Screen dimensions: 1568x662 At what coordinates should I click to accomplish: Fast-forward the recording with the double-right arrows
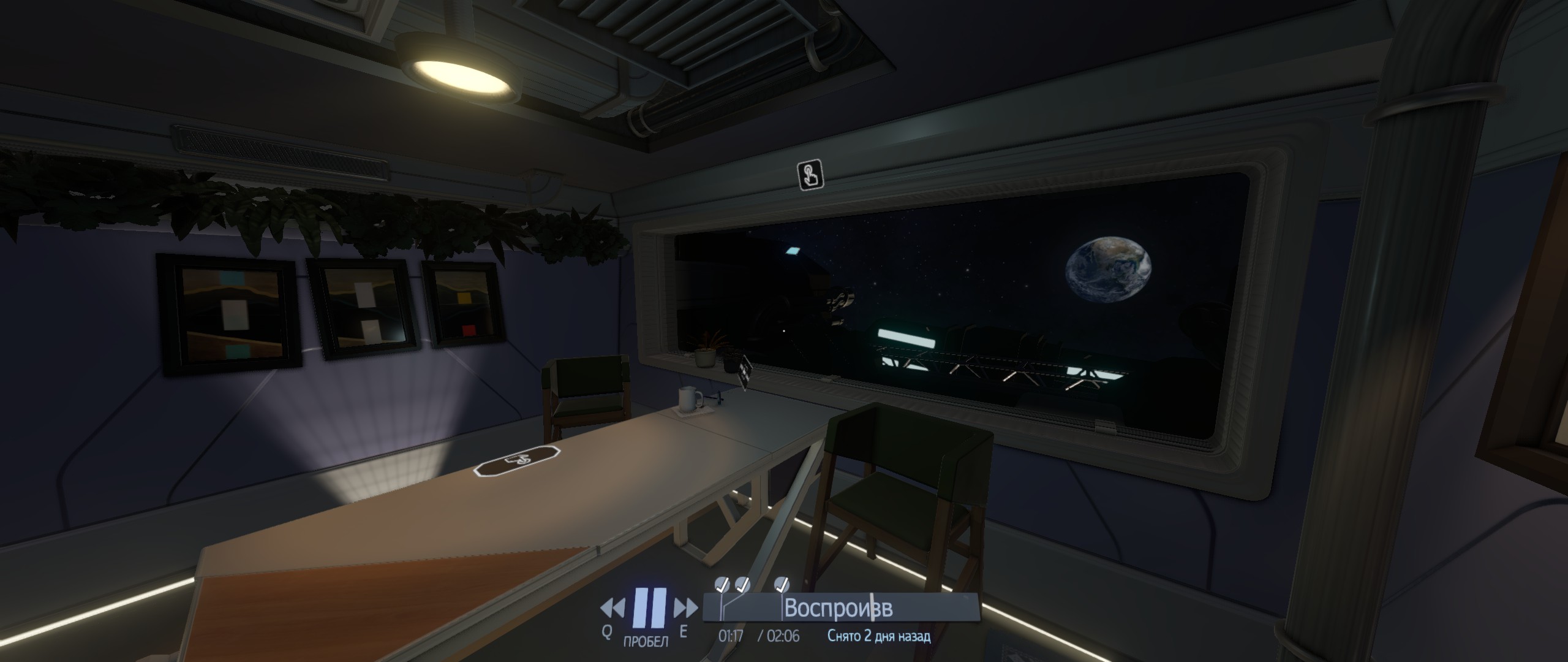point(685,609)
